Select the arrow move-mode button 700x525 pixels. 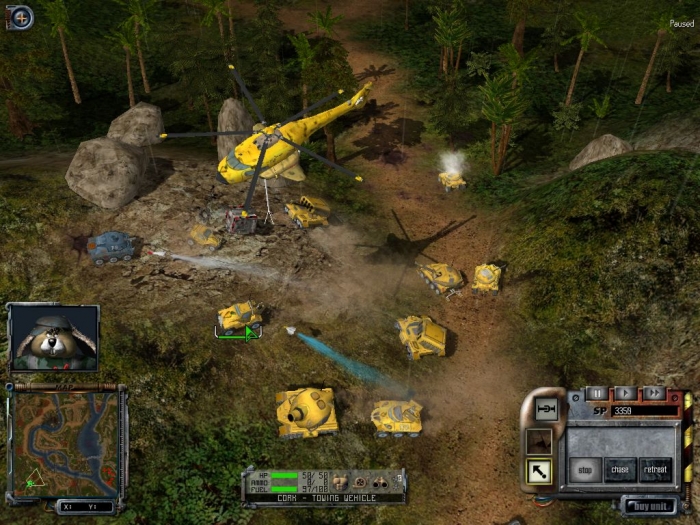(539, 470)
